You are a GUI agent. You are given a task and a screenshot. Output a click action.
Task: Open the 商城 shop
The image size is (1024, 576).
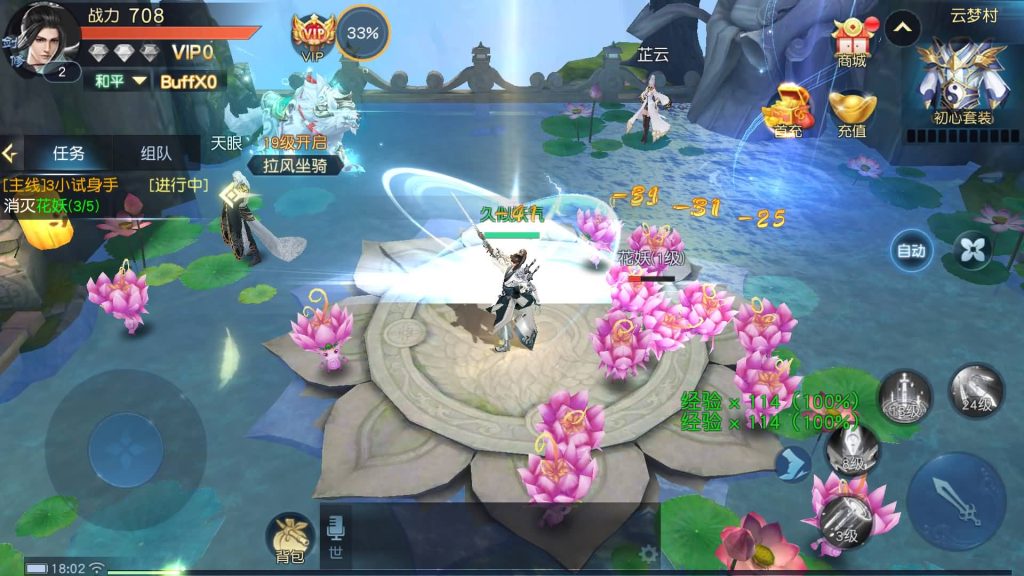point(851,42)
